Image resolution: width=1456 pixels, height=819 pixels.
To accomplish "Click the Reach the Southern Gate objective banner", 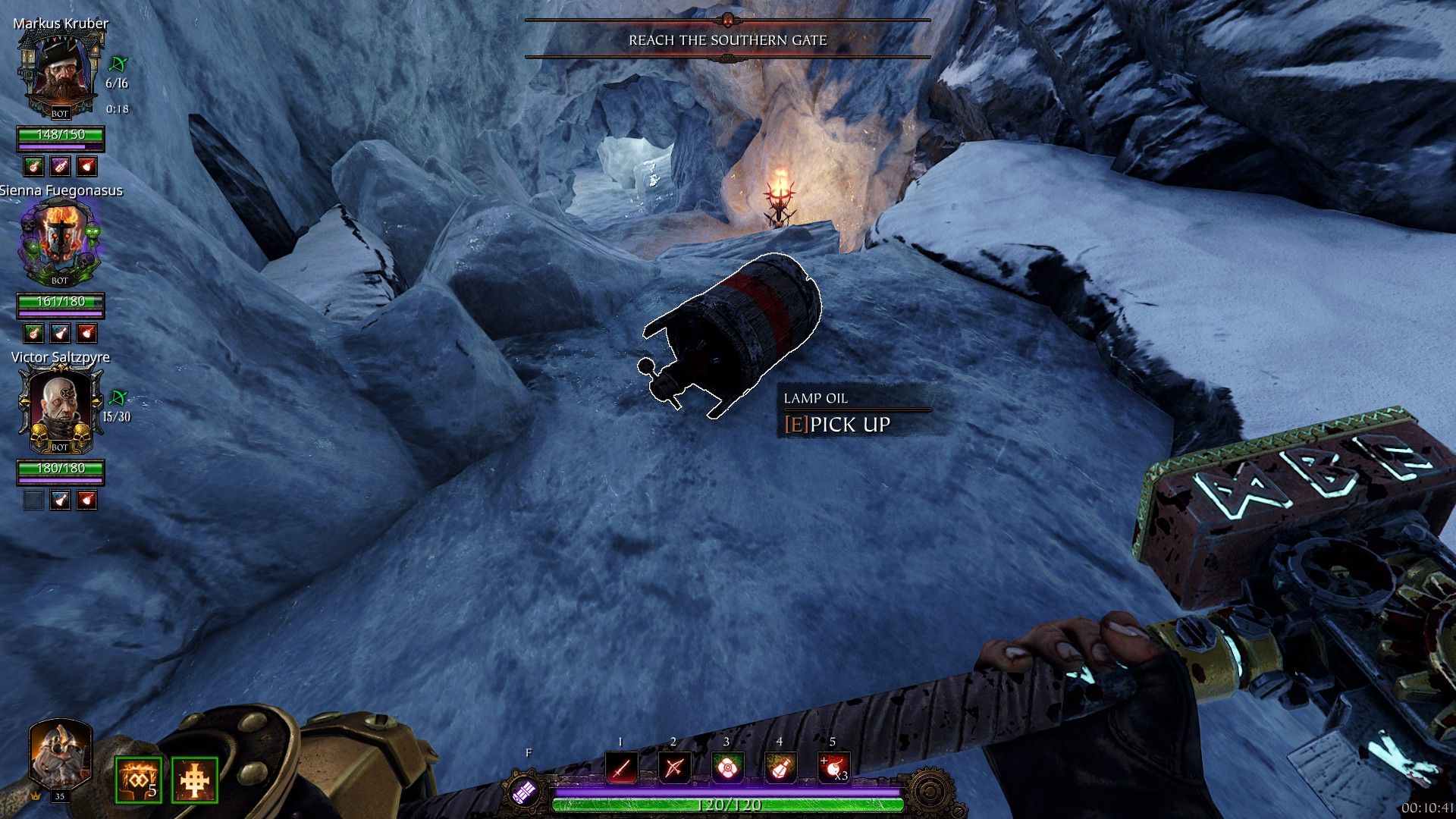I will tap(727, 40).
